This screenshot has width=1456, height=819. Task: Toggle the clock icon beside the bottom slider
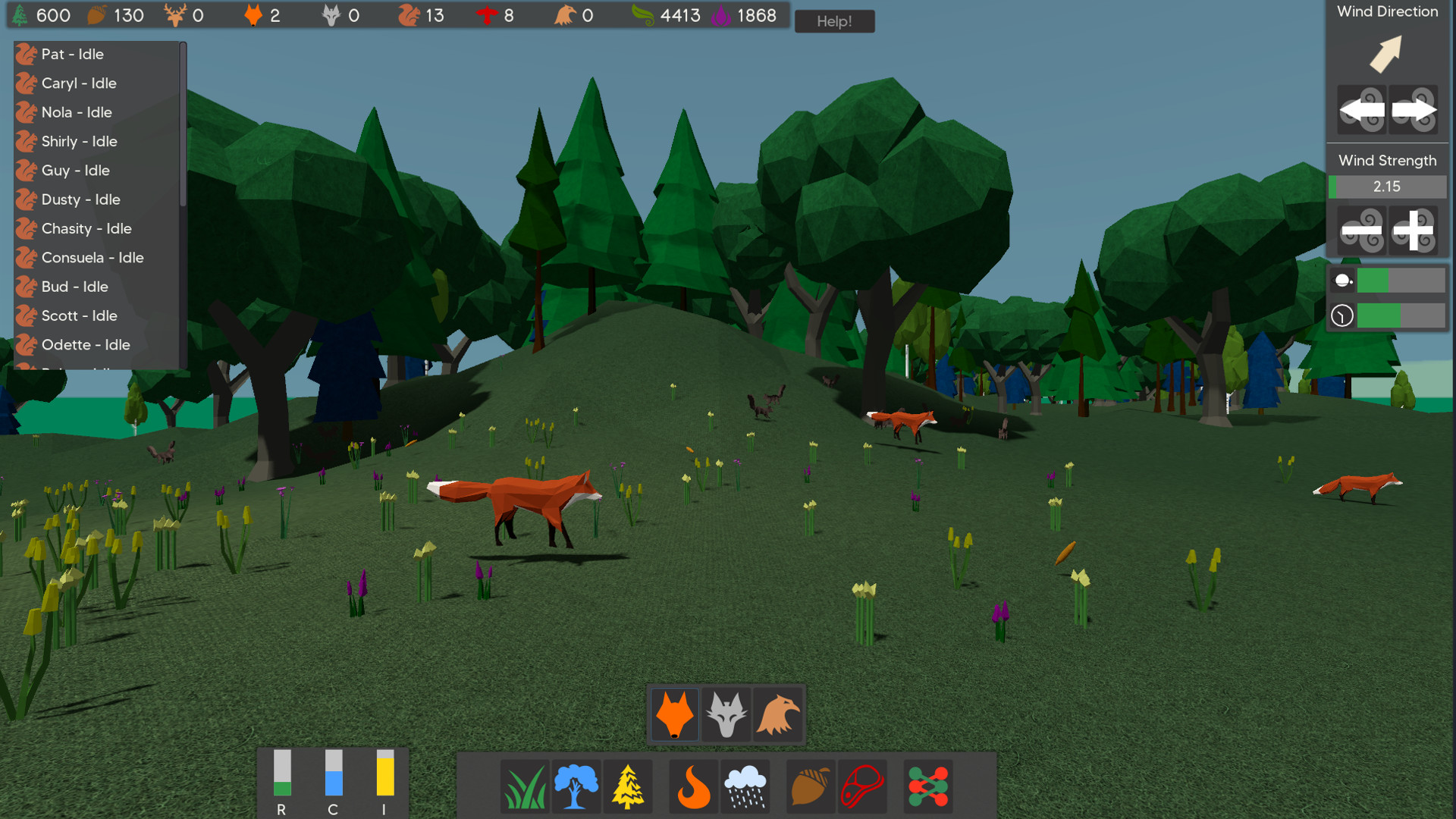(x=1341, y=315)
